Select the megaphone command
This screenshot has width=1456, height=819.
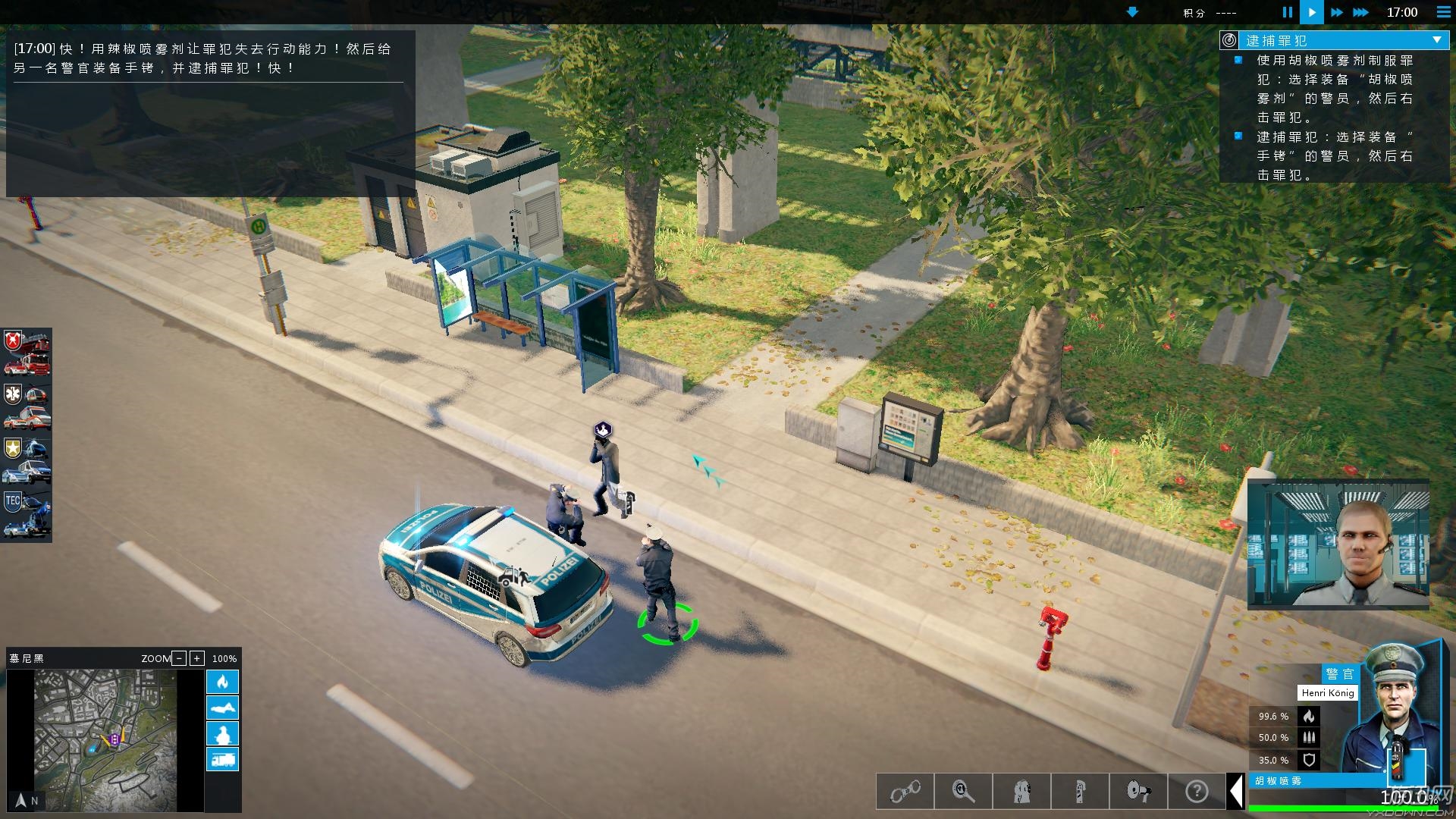(1138, 792)
